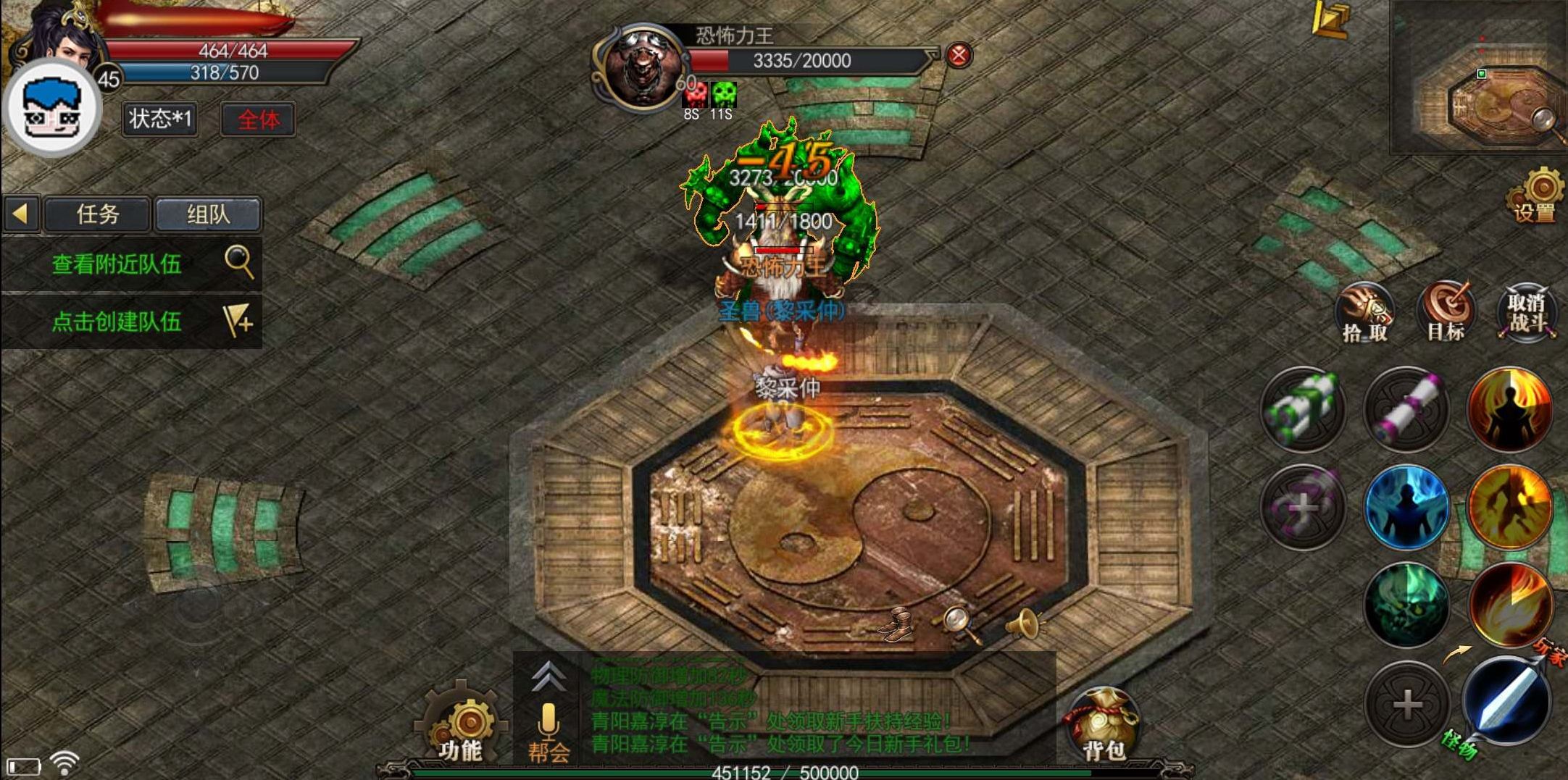Close the 恐怖力王 target frame
Image resolution: width=1568 pixels, height=780 pixels.
click(959, 56)
